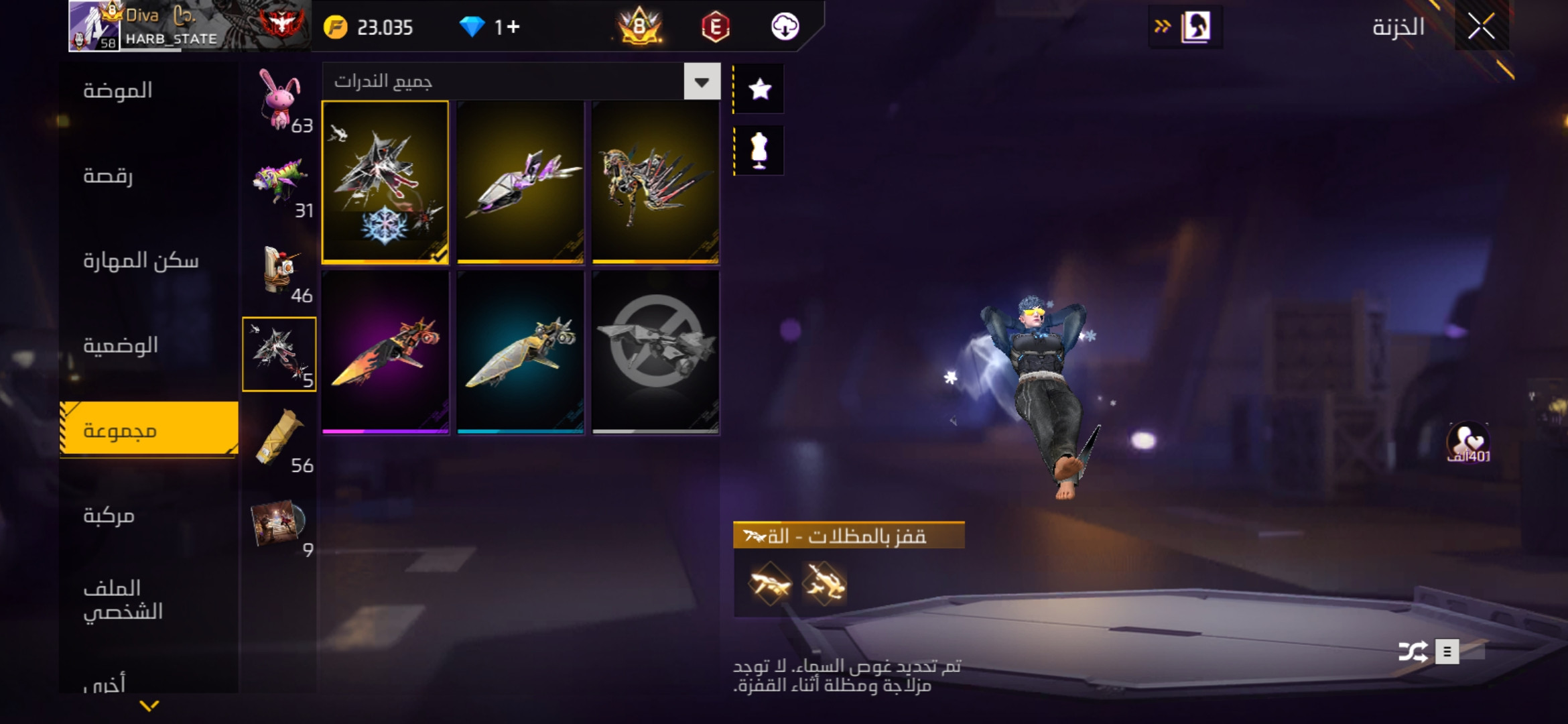Select the سكن المهارة (Skill skin) category
Viewport: 1568px width, 724px height.
point(141,261)
